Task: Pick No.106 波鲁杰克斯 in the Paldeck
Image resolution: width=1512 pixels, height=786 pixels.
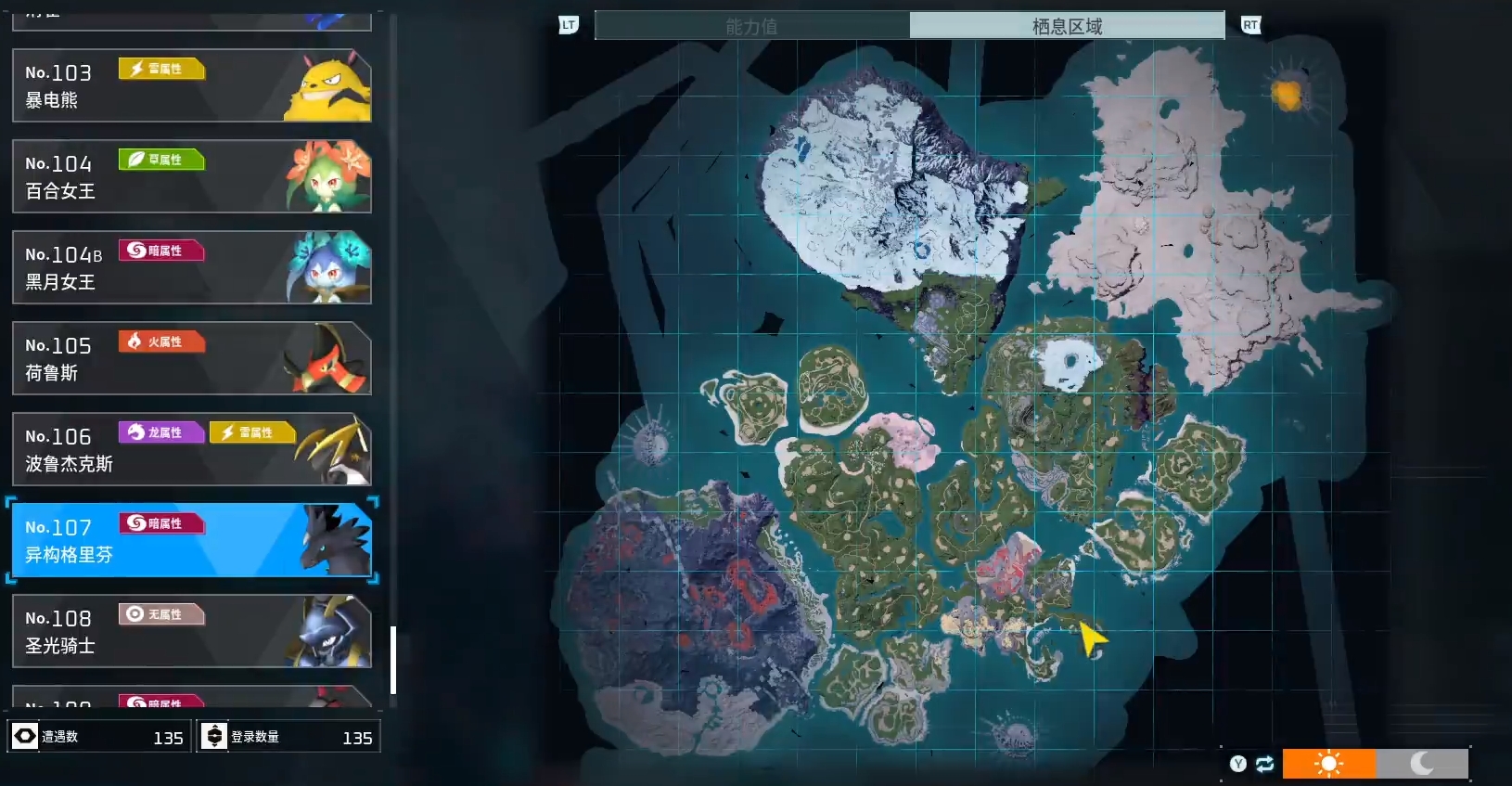Action: [191, 449]
